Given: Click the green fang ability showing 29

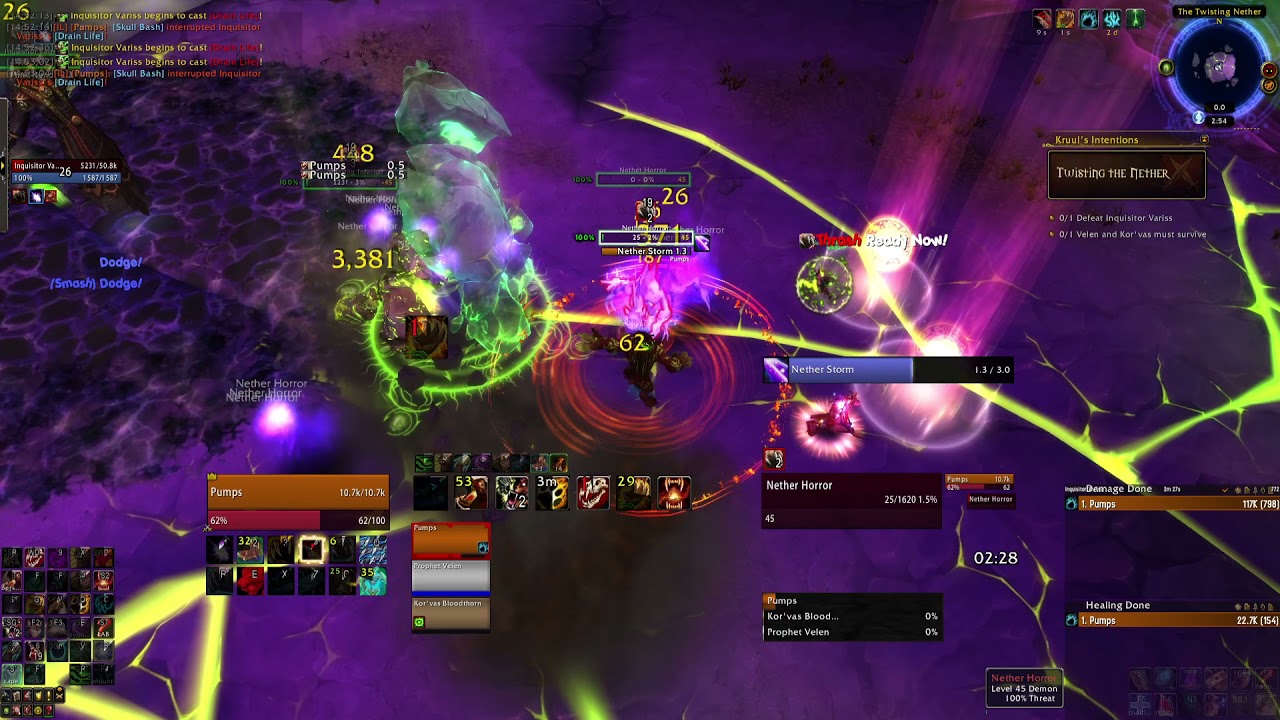Looking at the screenshot, I should (632, 492).
